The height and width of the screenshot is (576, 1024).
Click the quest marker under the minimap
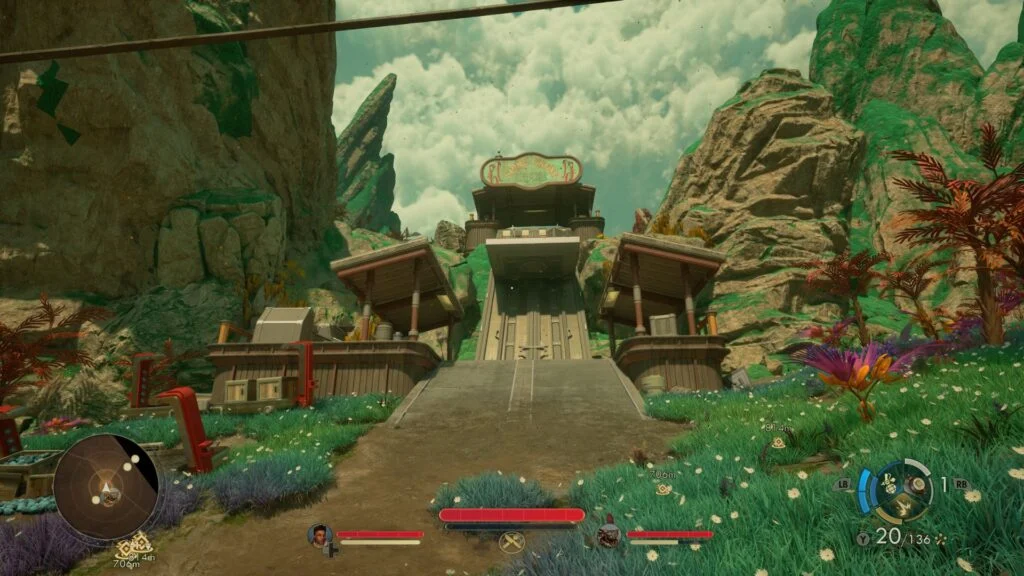(128, 549)
